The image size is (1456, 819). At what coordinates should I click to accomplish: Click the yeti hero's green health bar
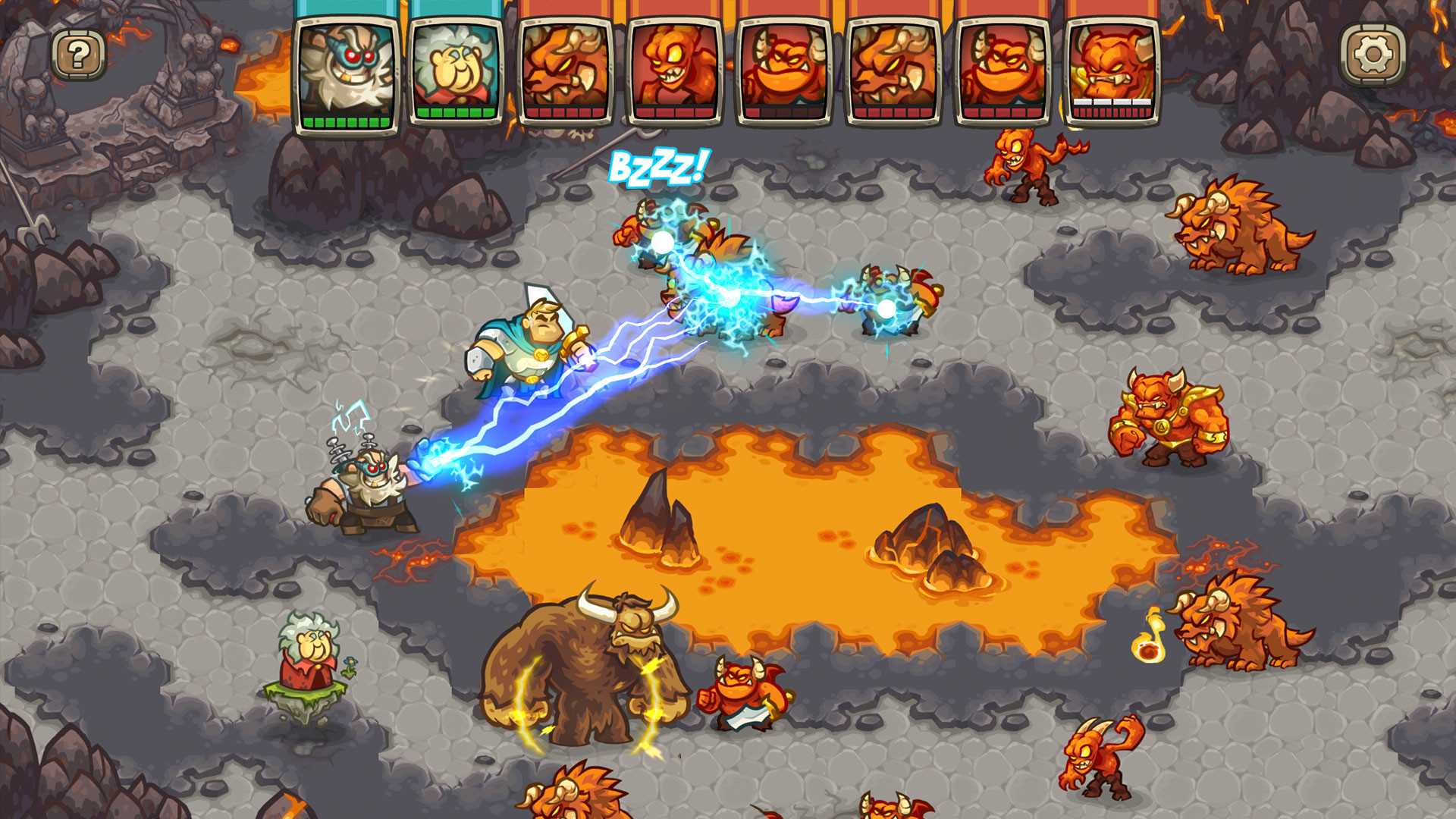[349, 120]
